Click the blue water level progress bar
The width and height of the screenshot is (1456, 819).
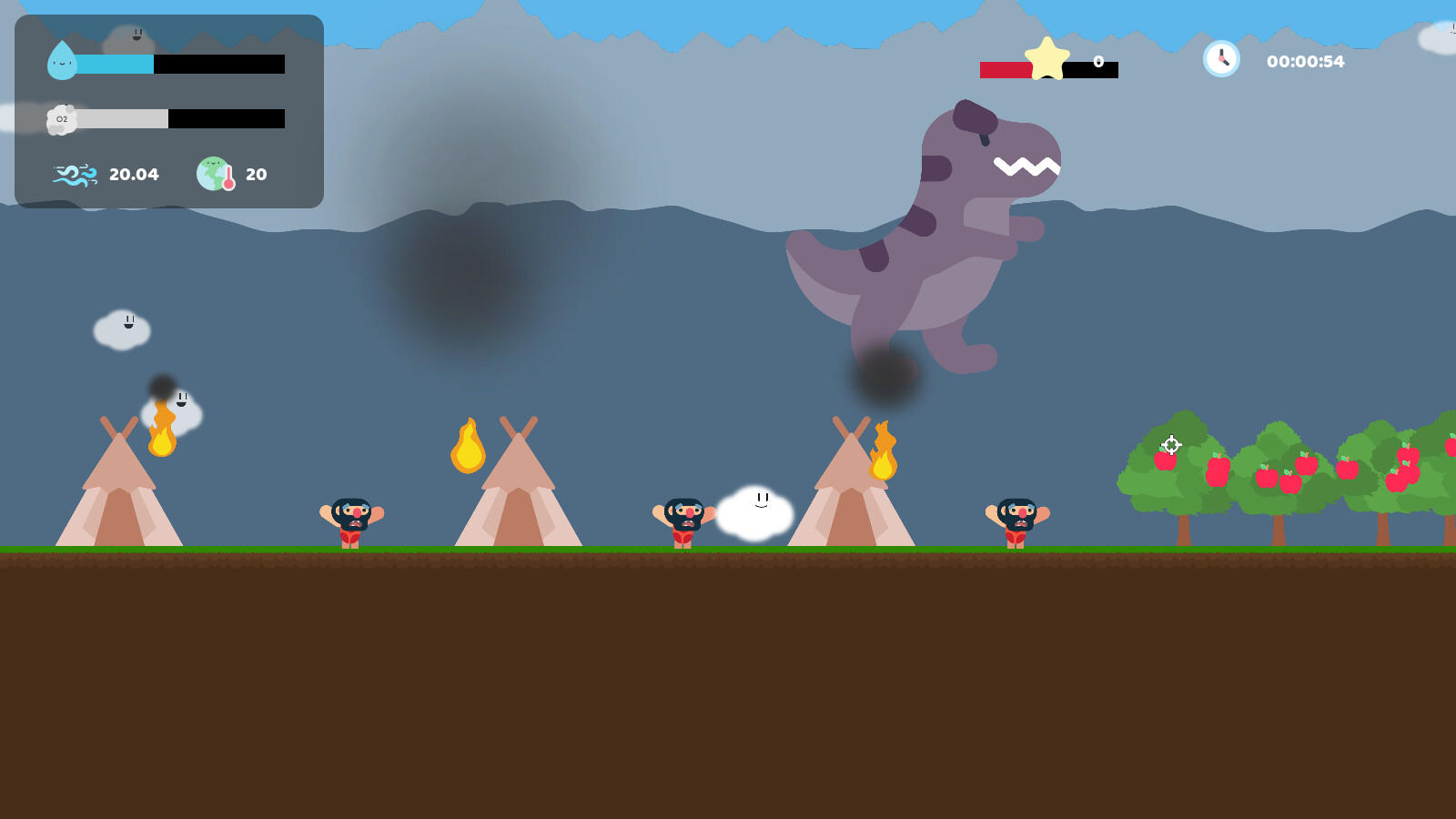coord(113,65)
